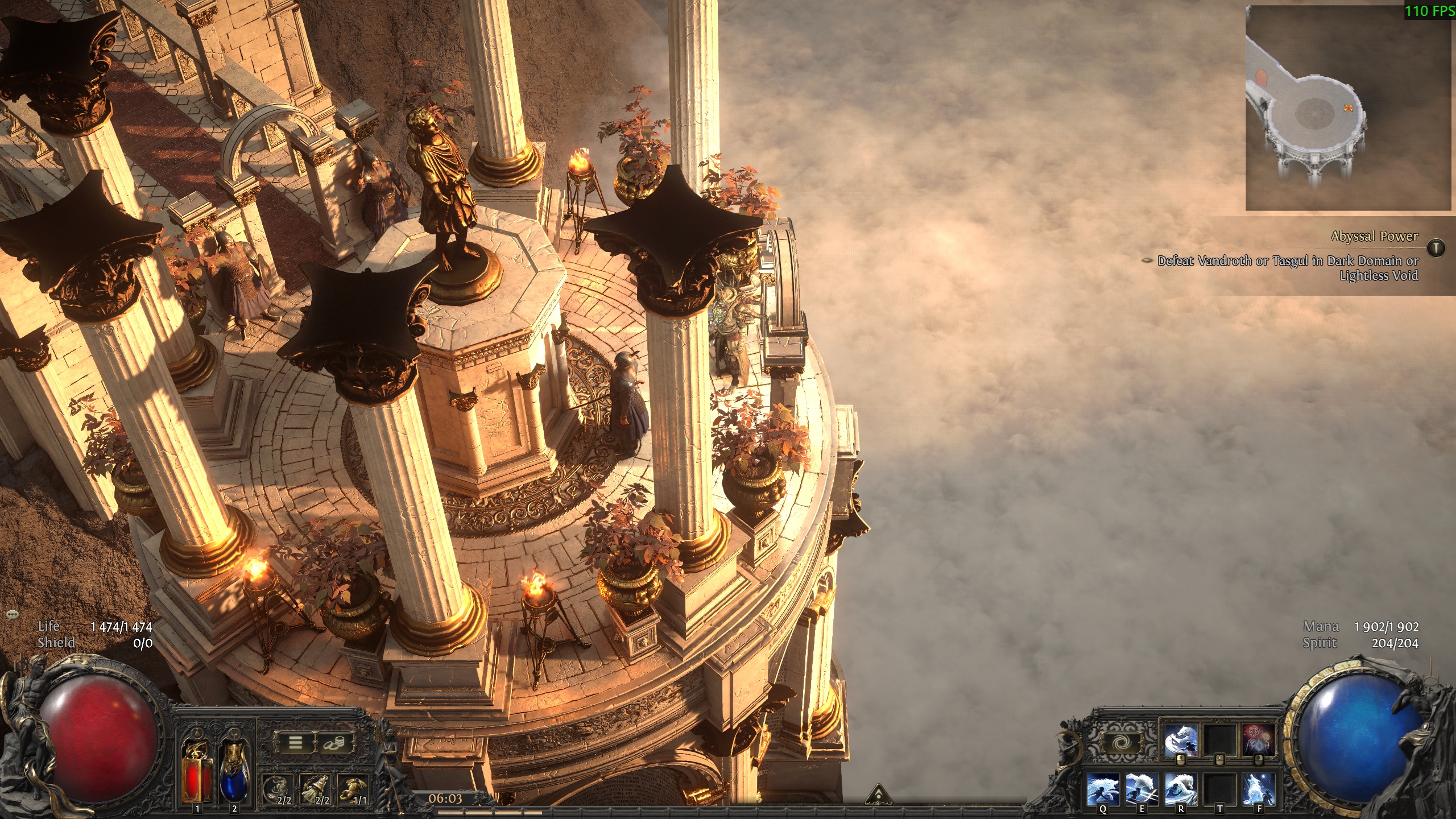Image resolution: width=1456 pixels, height=819 pixels.
Task: Open the three-bar game menu button
Action: click(x=295, y=743)
